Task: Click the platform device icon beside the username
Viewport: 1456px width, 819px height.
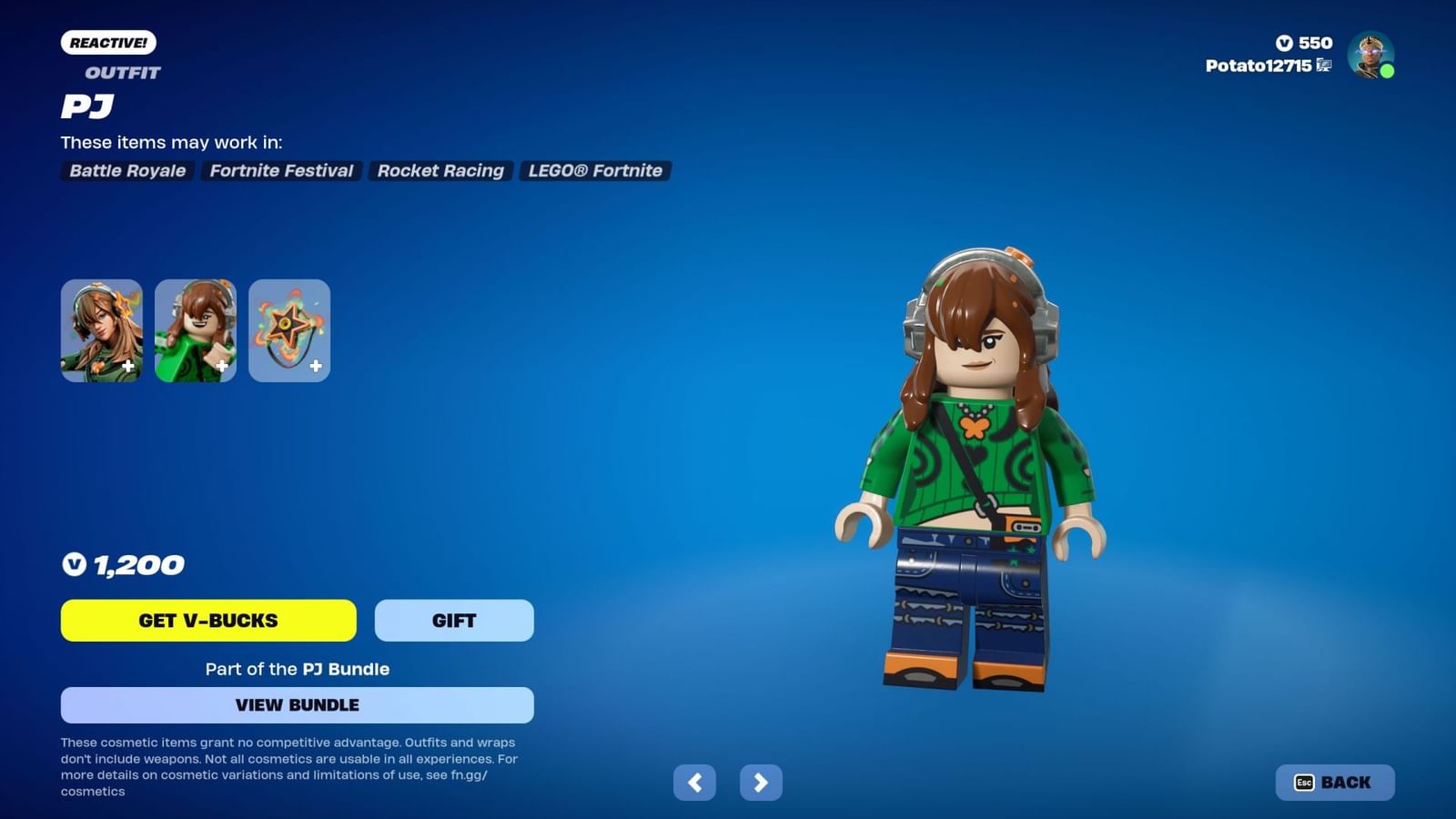Action: point(1324,66)
